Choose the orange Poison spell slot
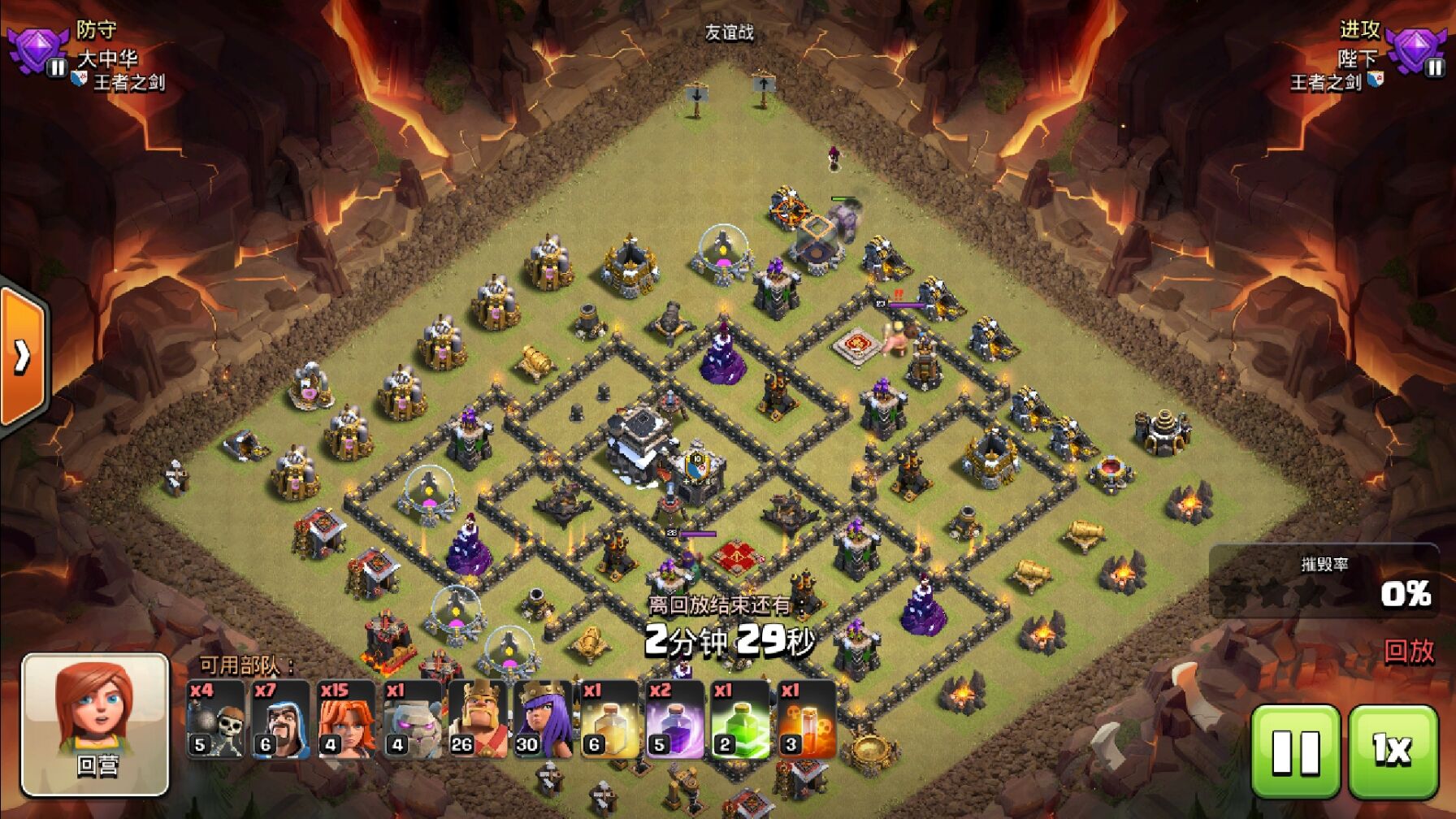Screen dimensions: 1456x819 click(807, 719)
